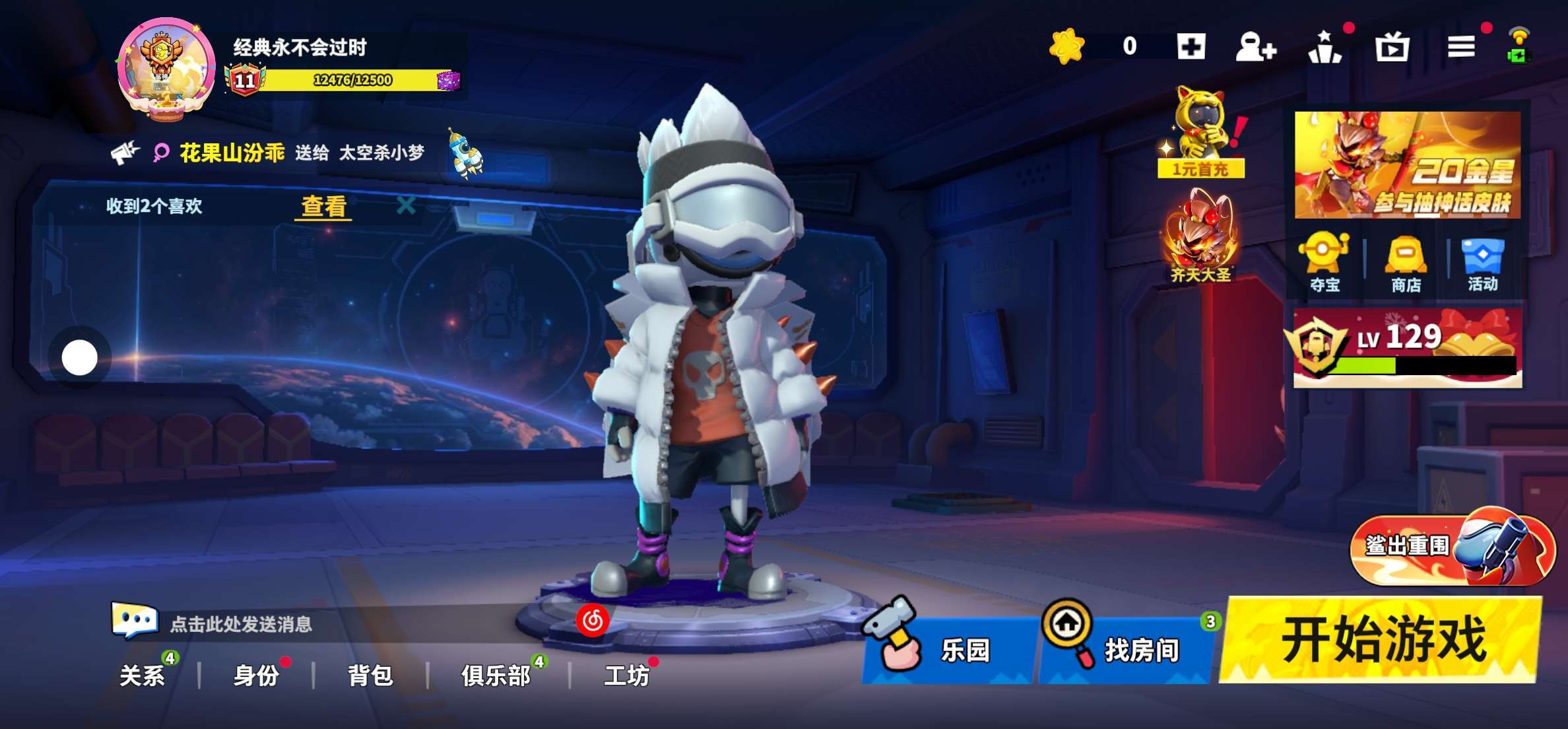This screenshot has height=729, width=1568.
Task: Open the player avatar profile
Action: 166,69
